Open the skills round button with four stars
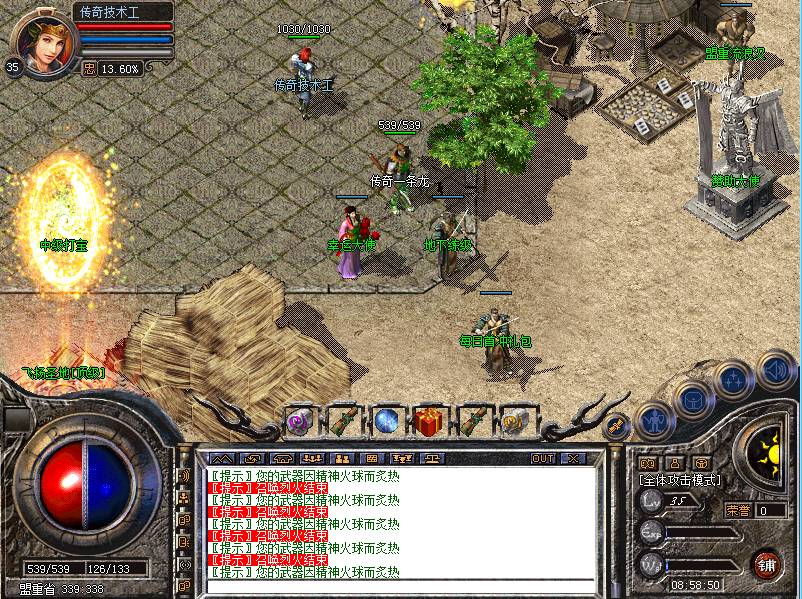The height and width of the screenshot is (599, 802). (733, 381)
